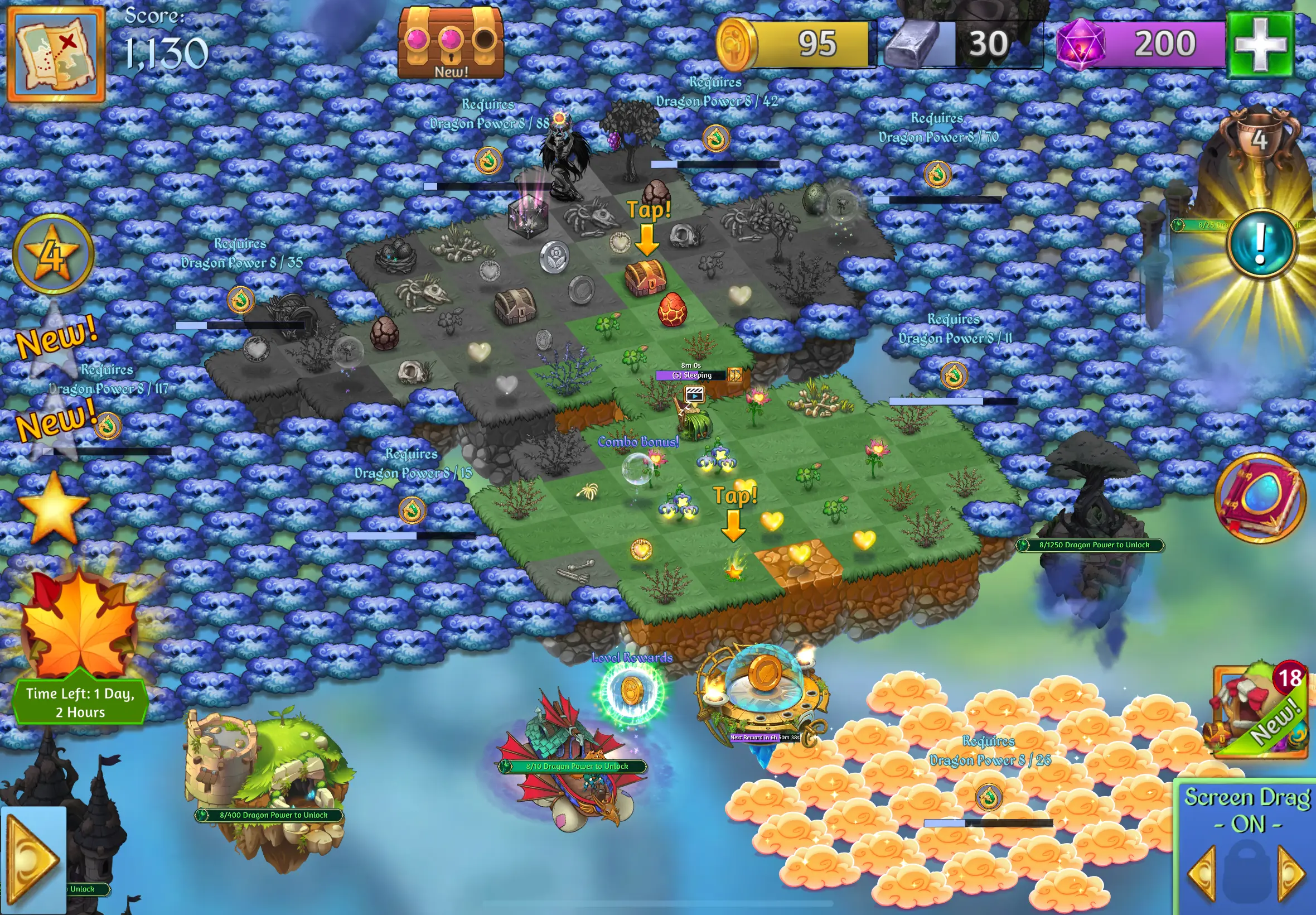Viewport: 1316px width, 915px height.
Task: Tap the orange treasure chest under Tap!
Action: (646, 277)
